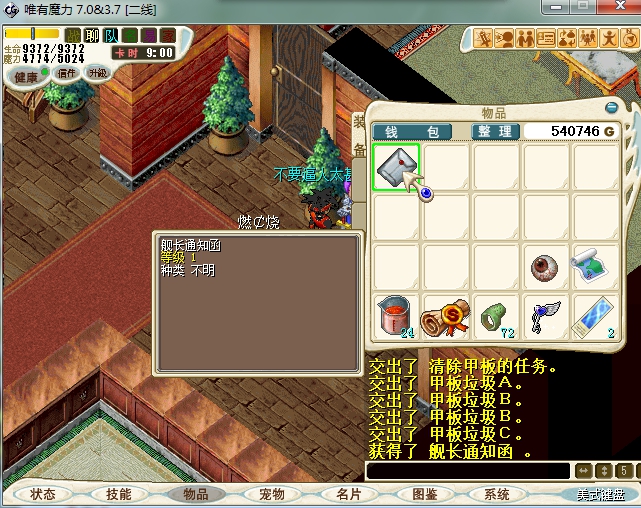Choose the map scroll item
This screenshot has height=508, width=641.
click(596, 267)
